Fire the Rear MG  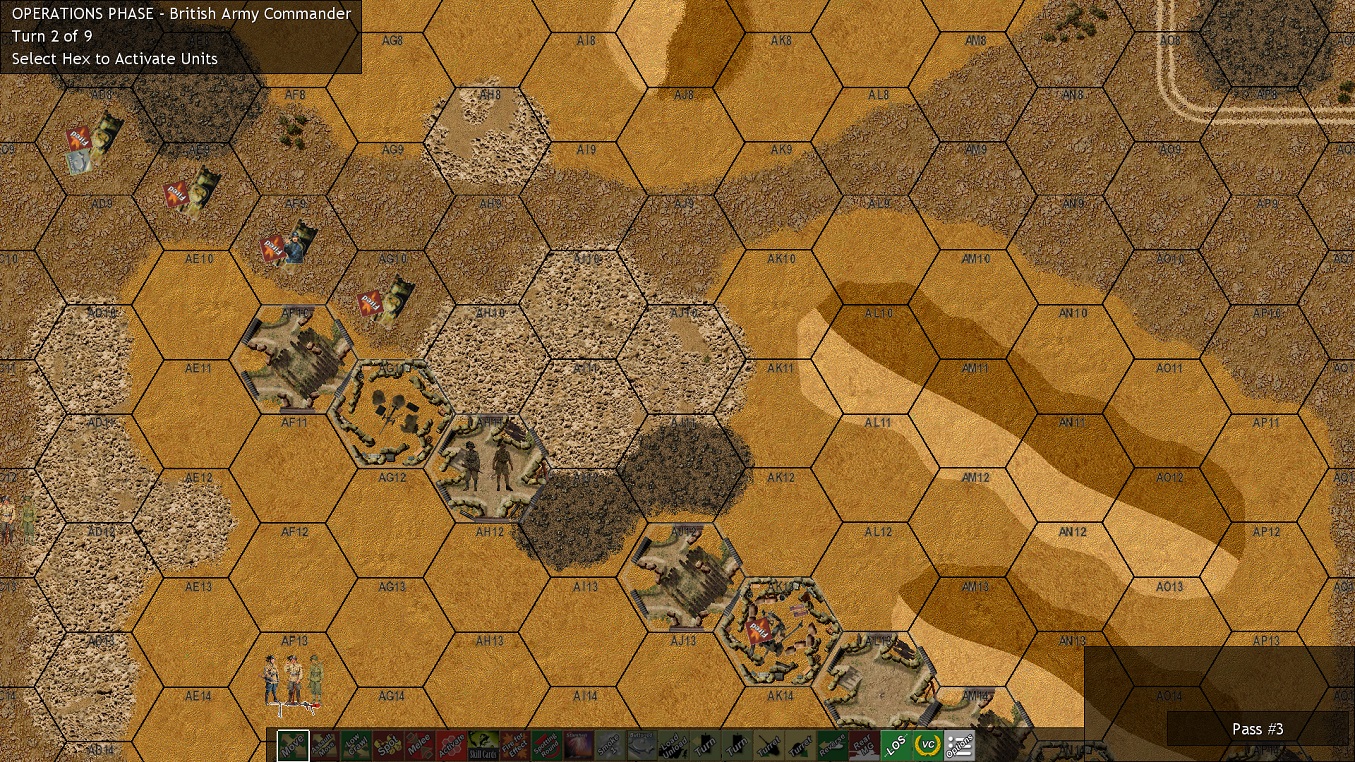point(863,746)
